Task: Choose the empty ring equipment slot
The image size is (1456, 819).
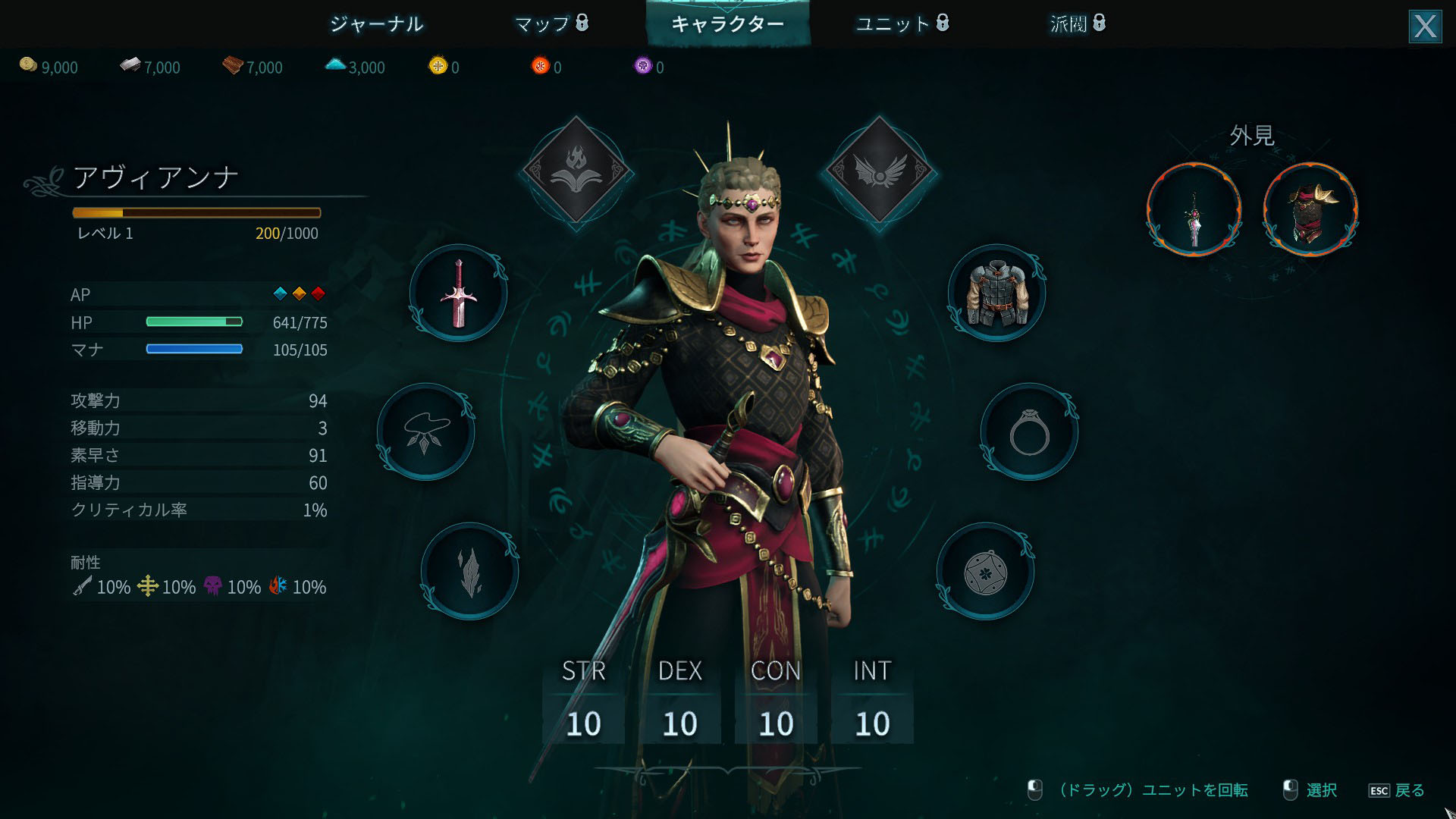Action: pyautogui.click(x=1029, y=432)
